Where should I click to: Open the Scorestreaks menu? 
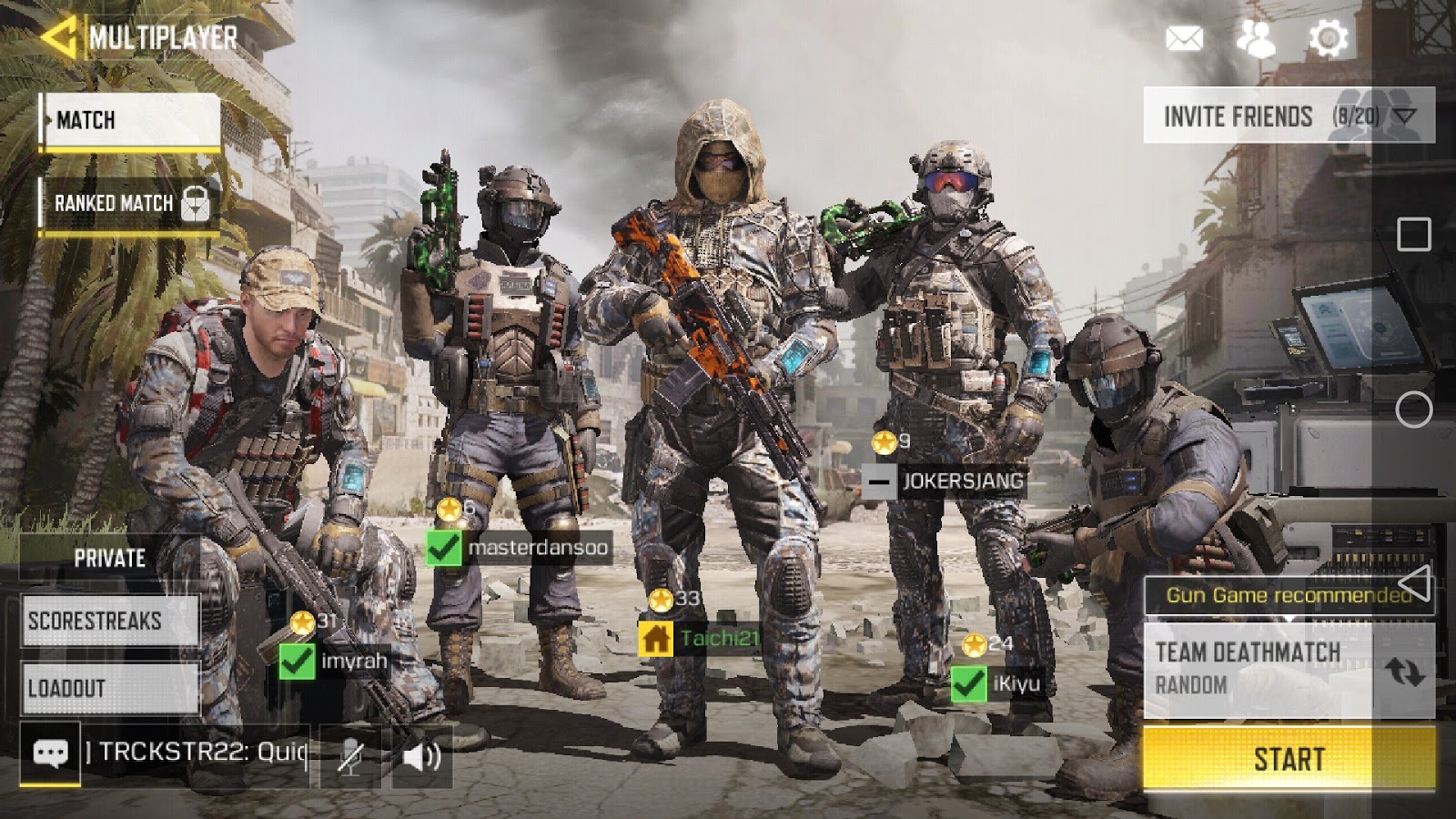tap(109, 622)
